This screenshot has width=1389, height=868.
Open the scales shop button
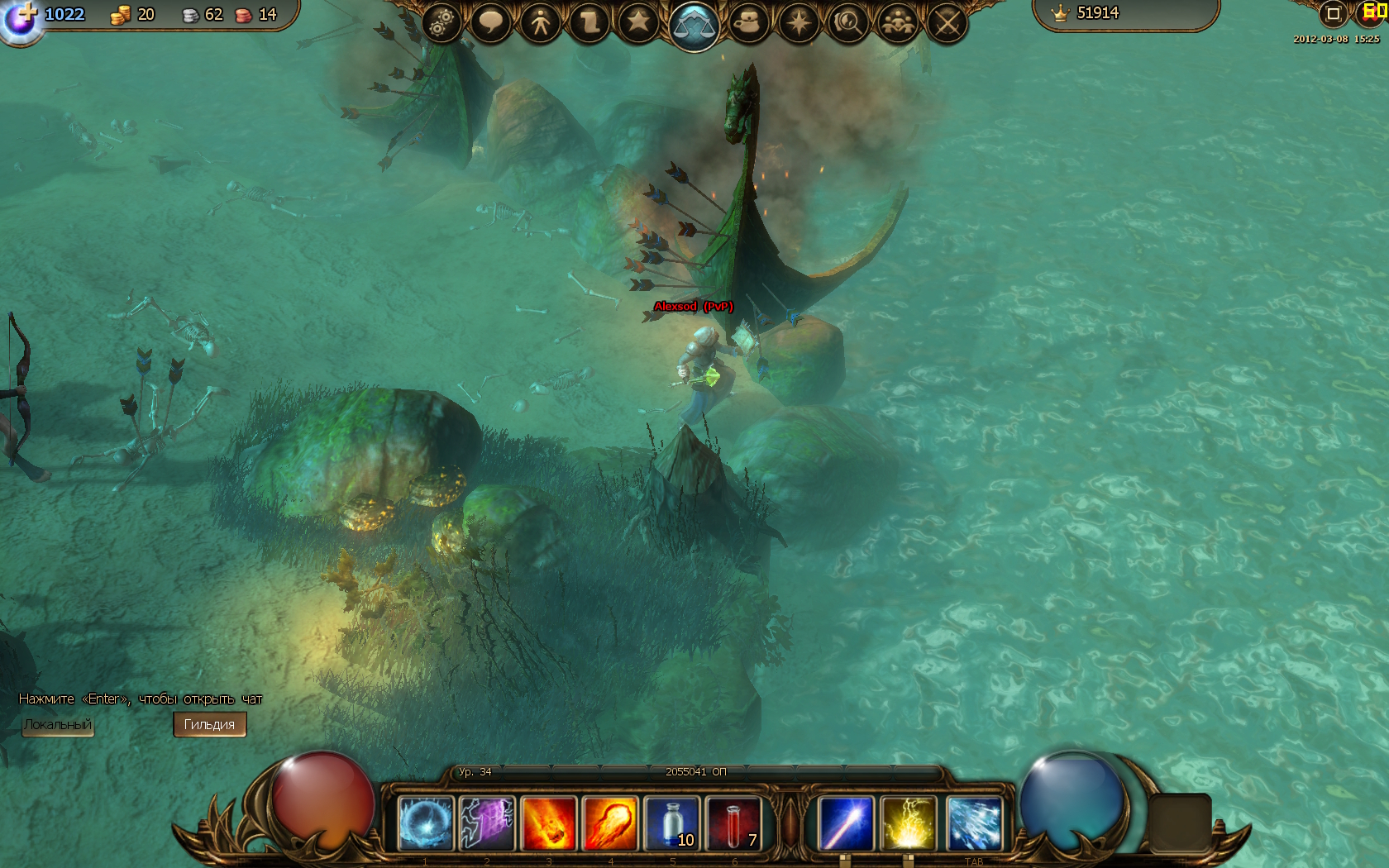tap(694, 26)
